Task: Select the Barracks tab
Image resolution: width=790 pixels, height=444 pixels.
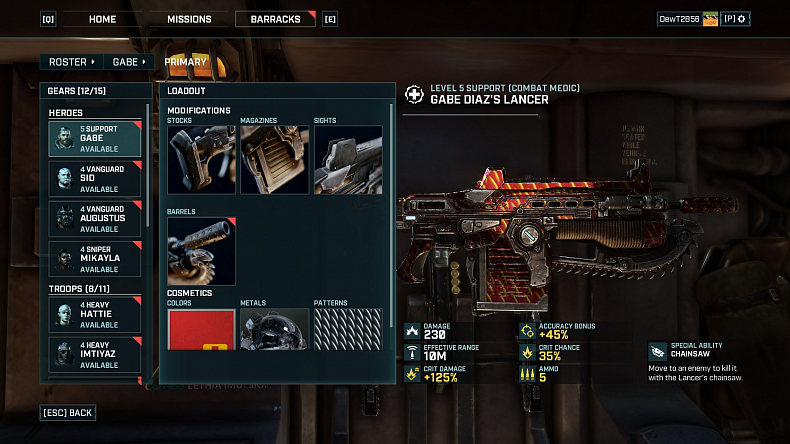Action: click(275, 19)
